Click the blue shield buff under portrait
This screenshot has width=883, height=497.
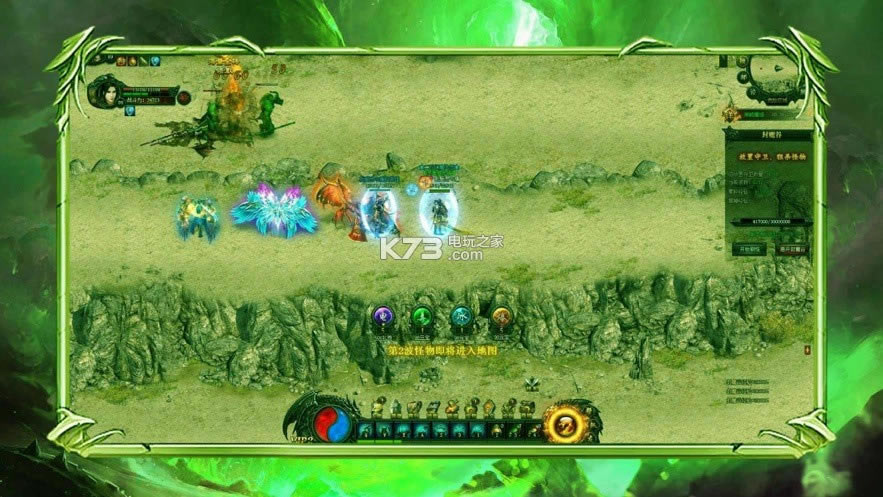130,111
